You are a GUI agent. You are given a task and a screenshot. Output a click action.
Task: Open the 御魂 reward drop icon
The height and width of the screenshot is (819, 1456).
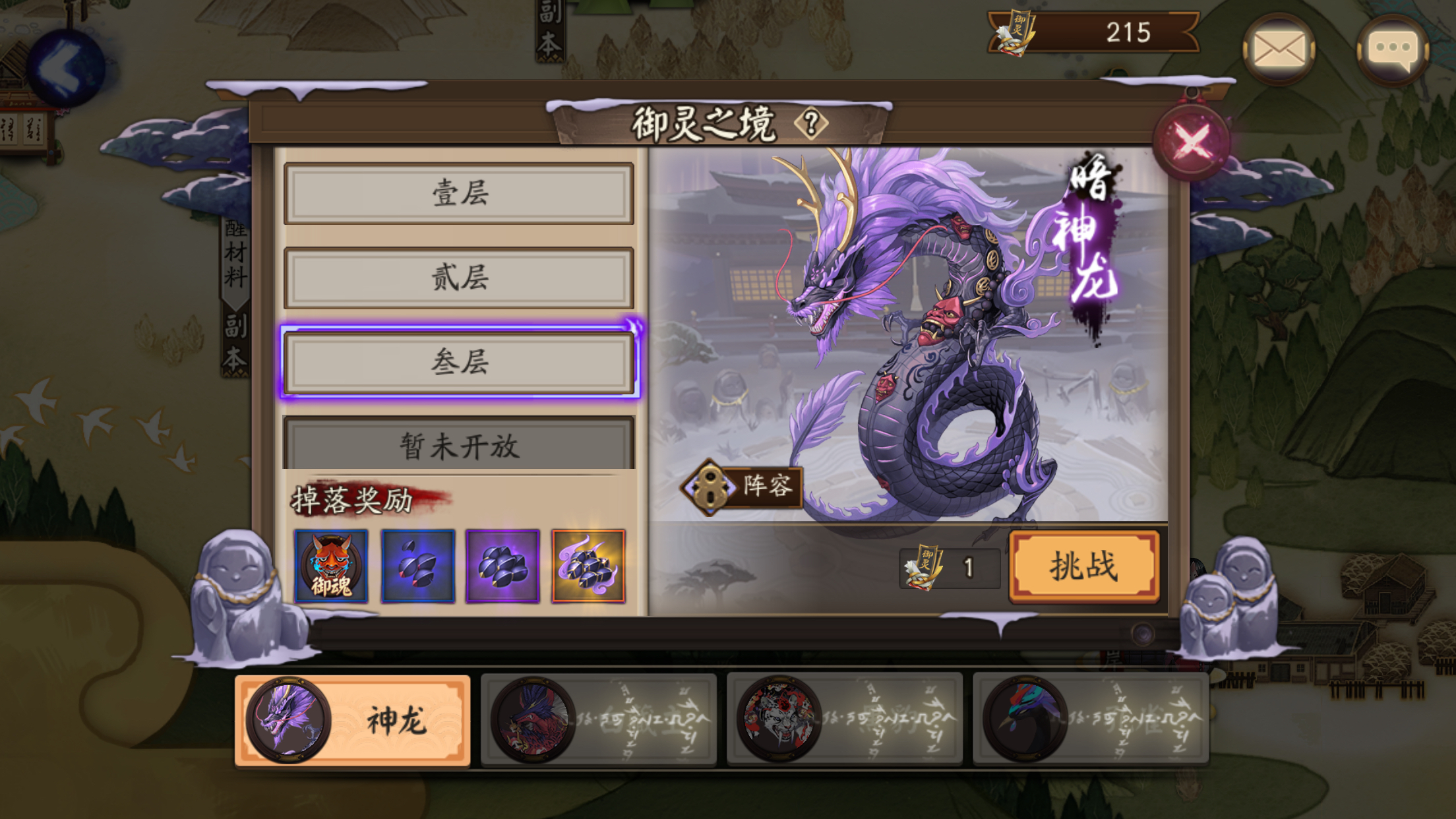click(x=332, y=566)
